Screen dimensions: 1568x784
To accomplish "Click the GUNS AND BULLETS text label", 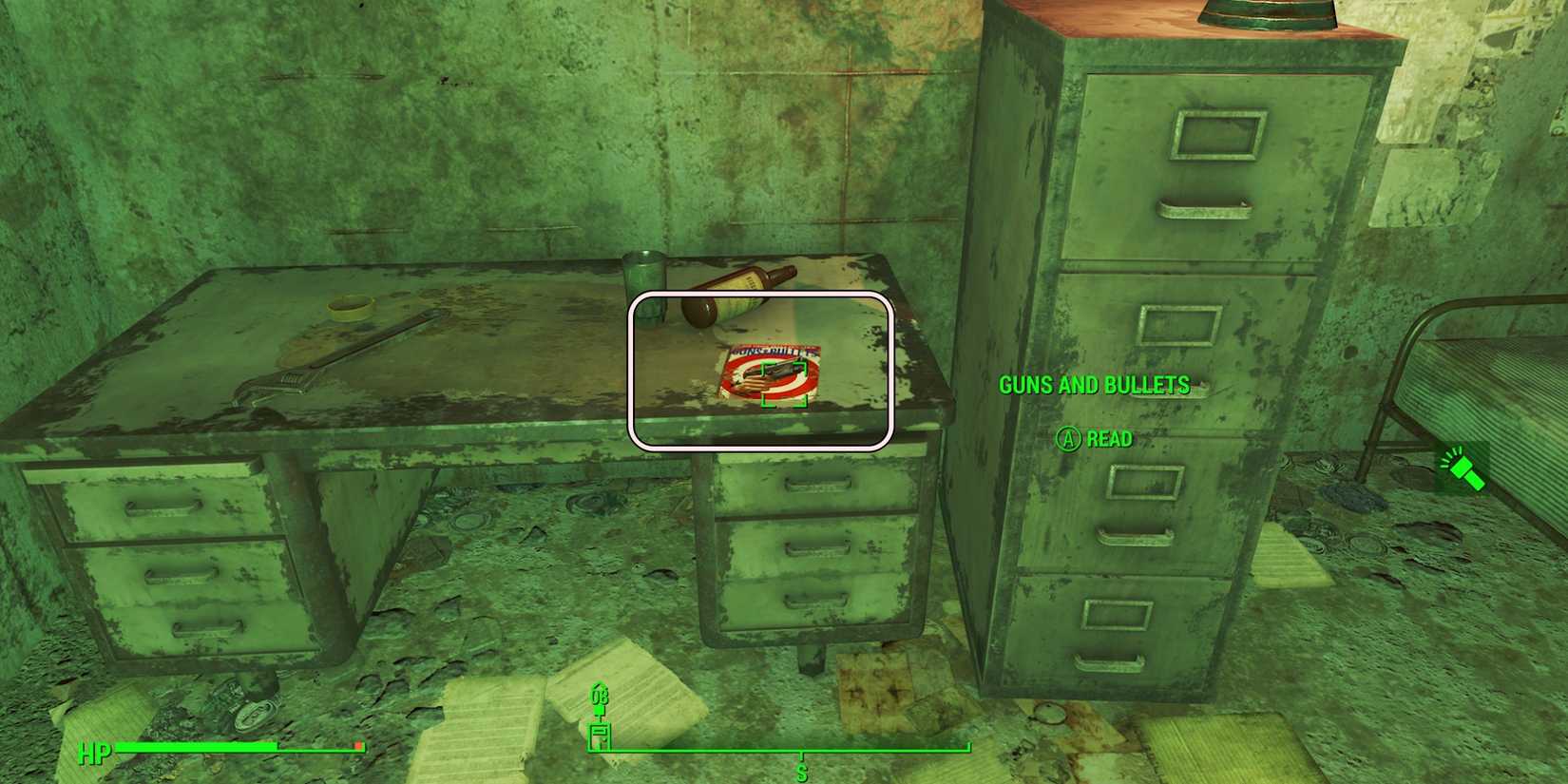I will [x=1094, y=385].
